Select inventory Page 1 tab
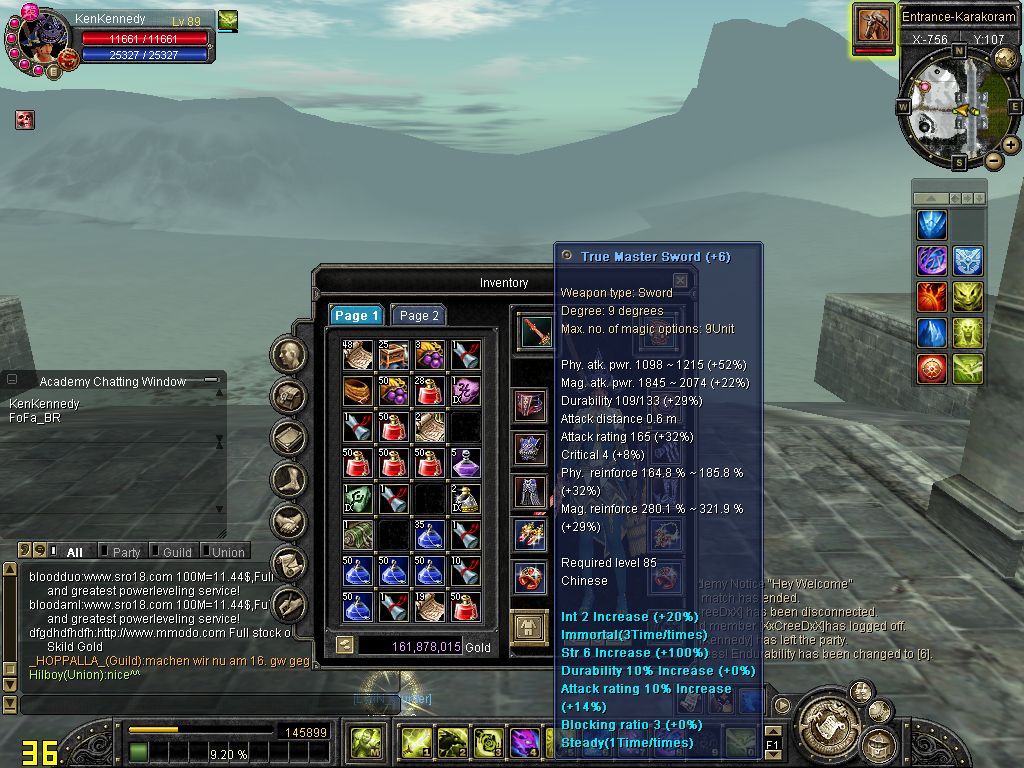The height and width of the screenshot is (768, 1024). 356,315
